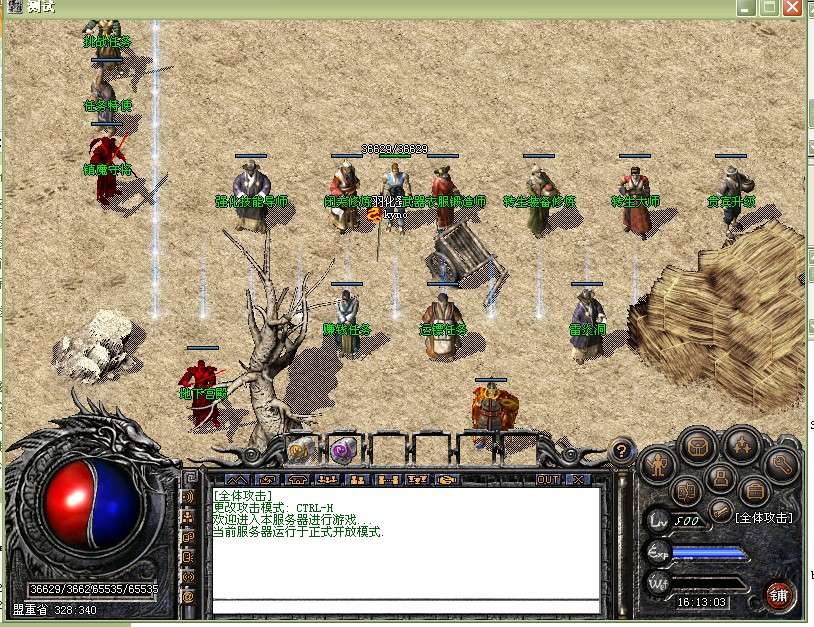The width and height of the screenshot is (814, 627).
Task: Click the red 铺 shop button
Action: [x=777, y=594]
